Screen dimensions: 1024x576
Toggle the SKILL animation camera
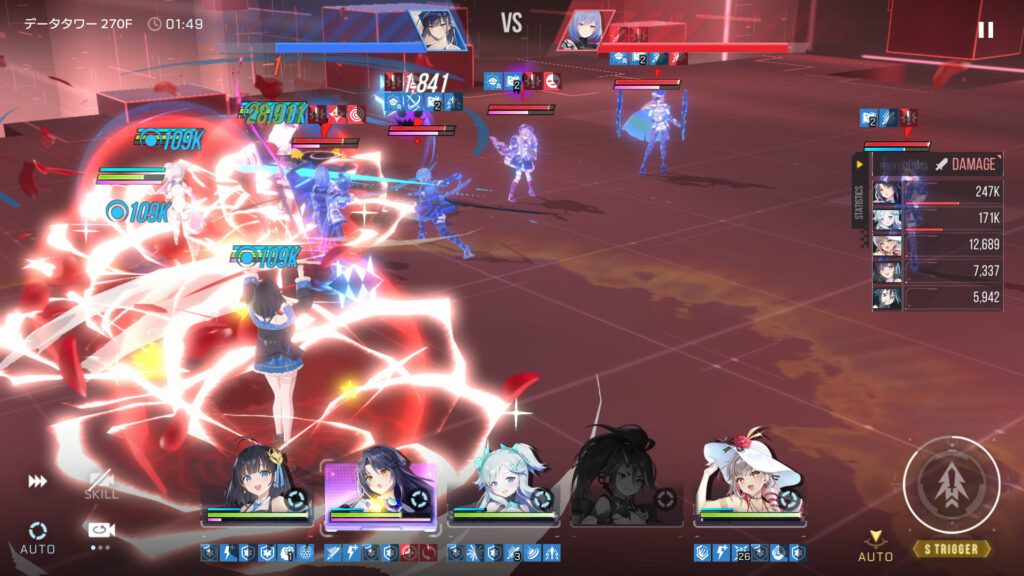point(100,485)
